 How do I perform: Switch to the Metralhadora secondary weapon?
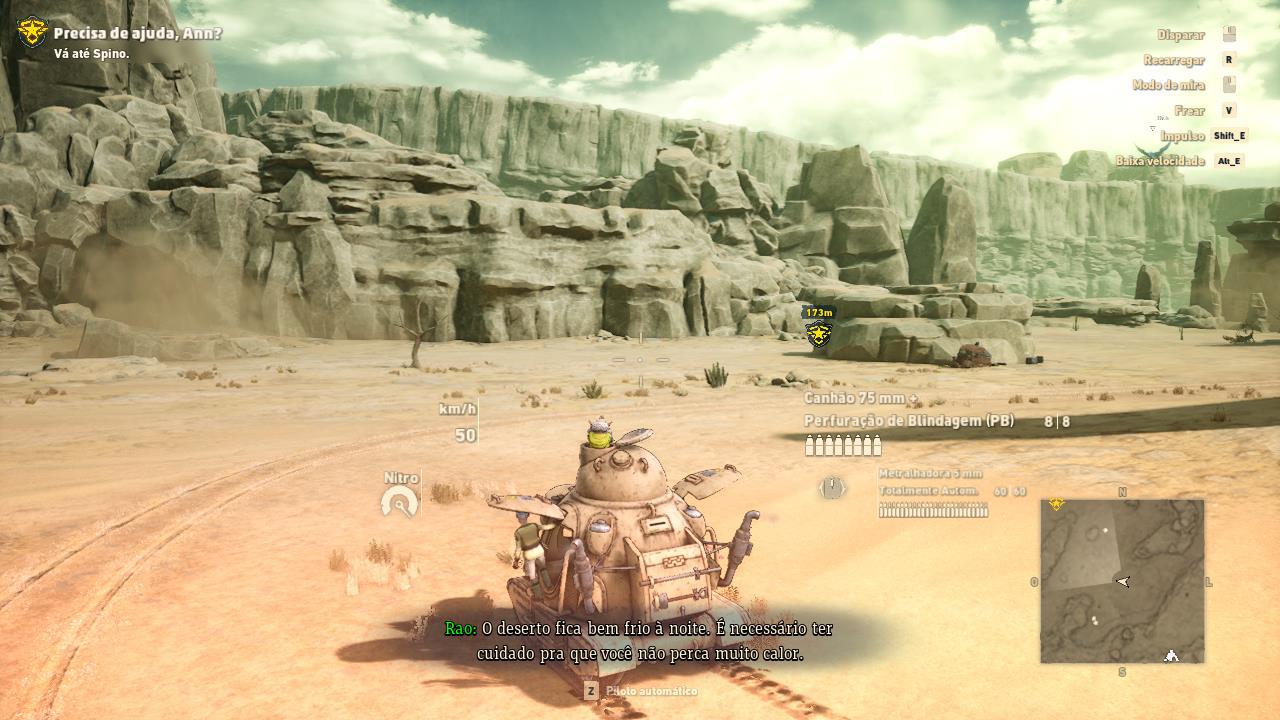coord(930,473)
